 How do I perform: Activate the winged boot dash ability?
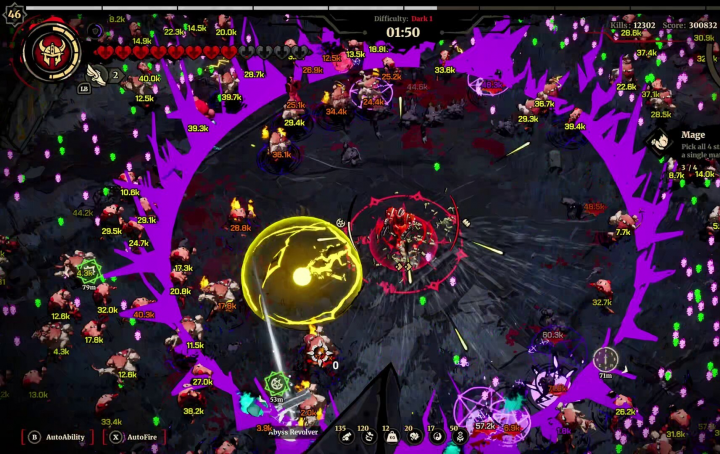tap(97, 73)
